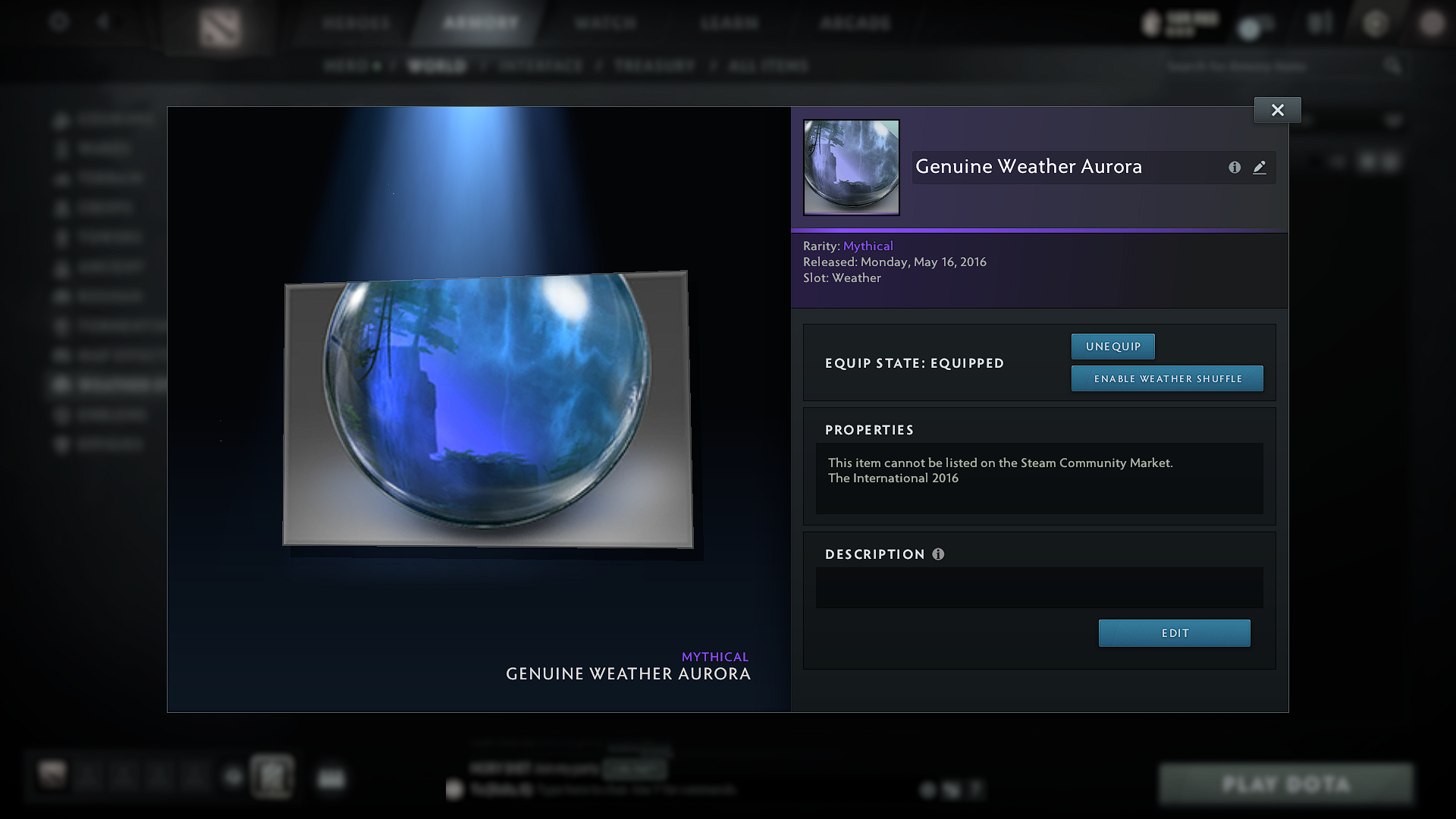Close the Genuine Weather Aurora dialog
1456x819 pixels.
click(x=1277, y=109)
